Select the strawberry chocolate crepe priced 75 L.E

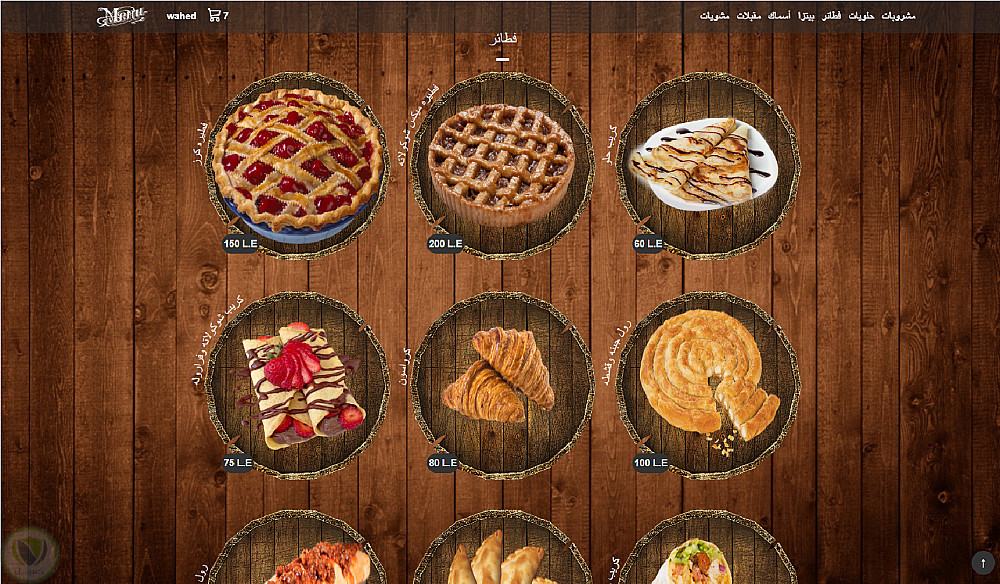tap(297, 384)
